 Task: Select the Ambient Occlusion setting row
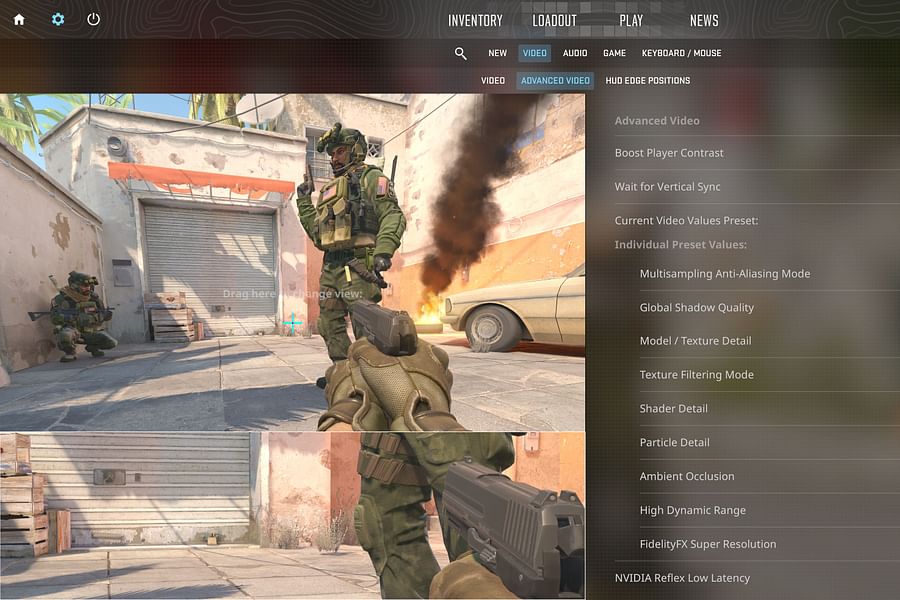687,477
